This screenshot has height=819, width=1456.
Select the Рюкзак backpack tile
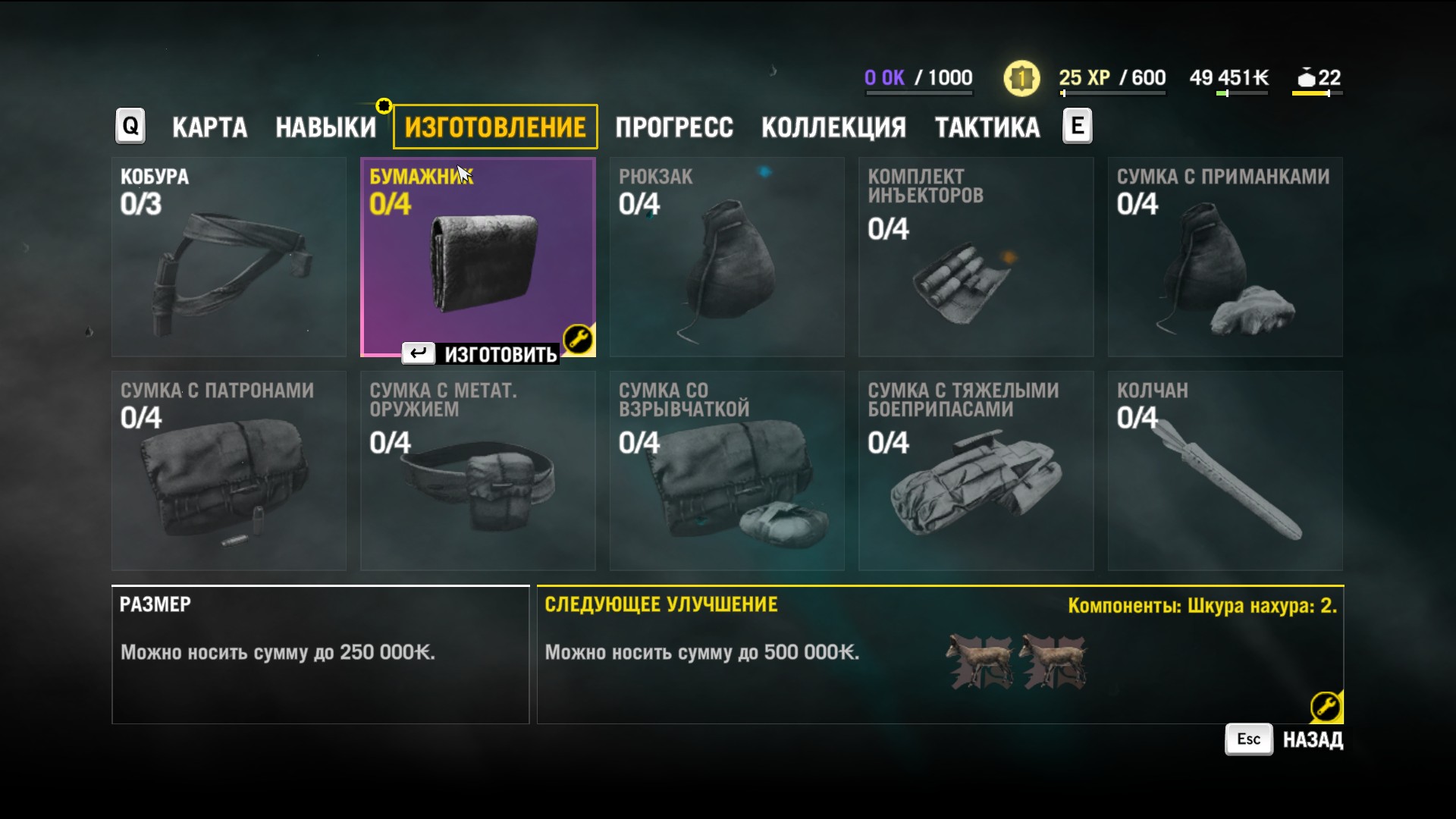[726, 257]
